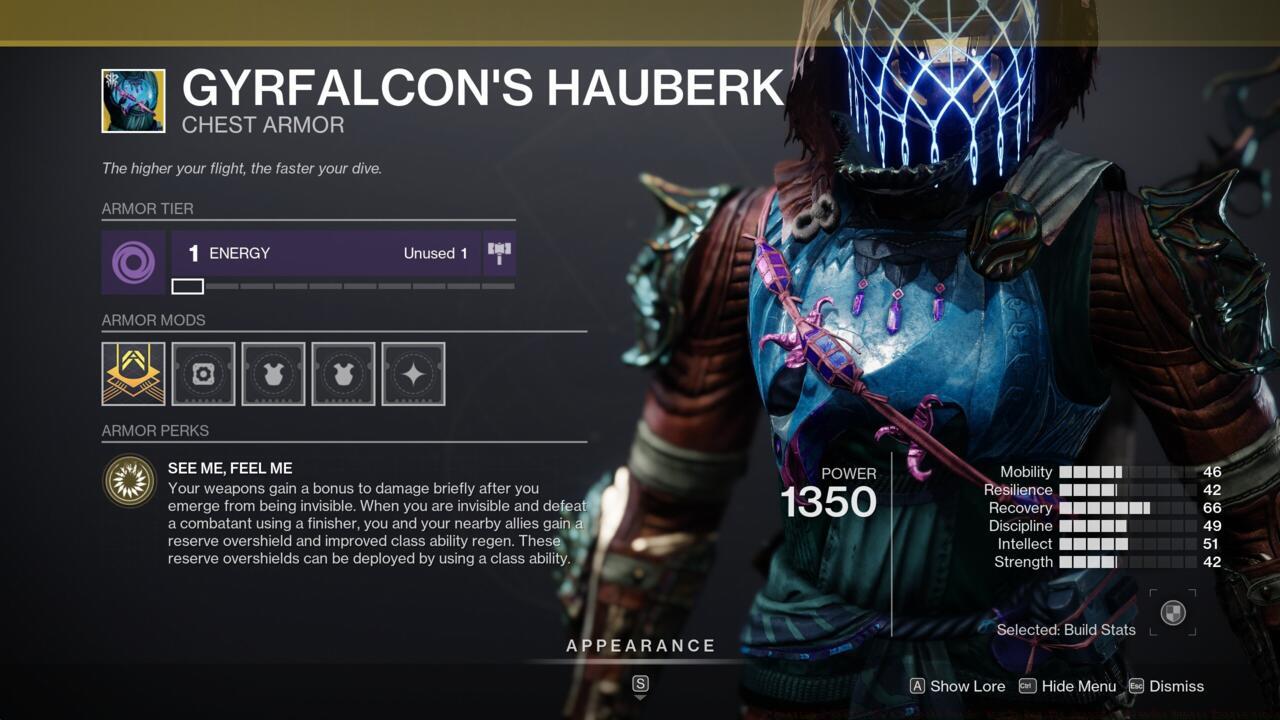Switch to the Appearance tab

(640, 645)
